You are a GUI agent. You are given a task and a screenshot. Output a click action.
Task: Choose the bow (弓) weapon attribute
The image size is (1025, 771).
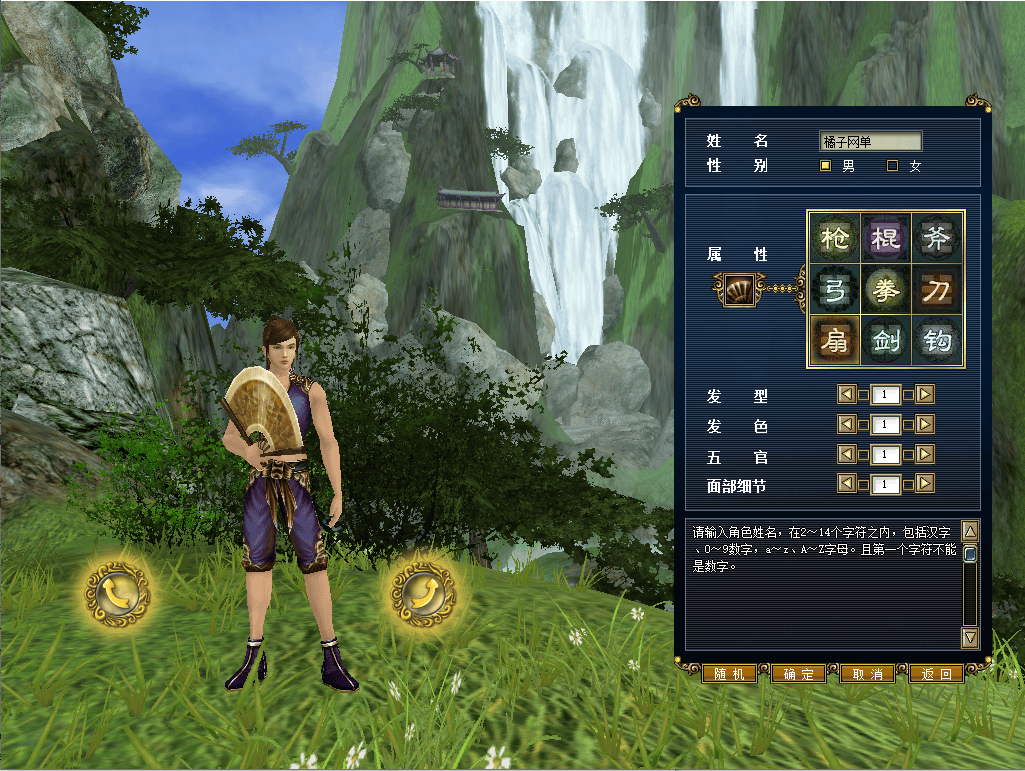[x=834, y=290]
